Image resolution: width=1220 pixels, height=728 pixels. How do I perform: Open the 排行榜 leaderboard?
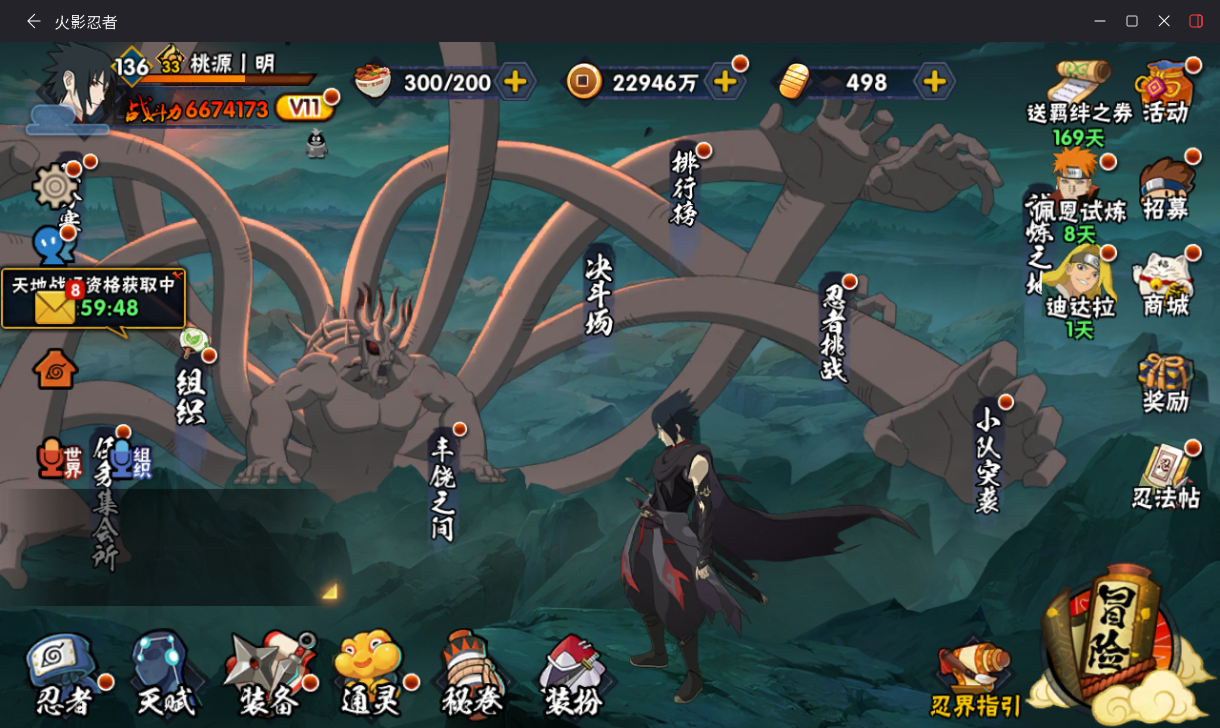coord(685,188)
